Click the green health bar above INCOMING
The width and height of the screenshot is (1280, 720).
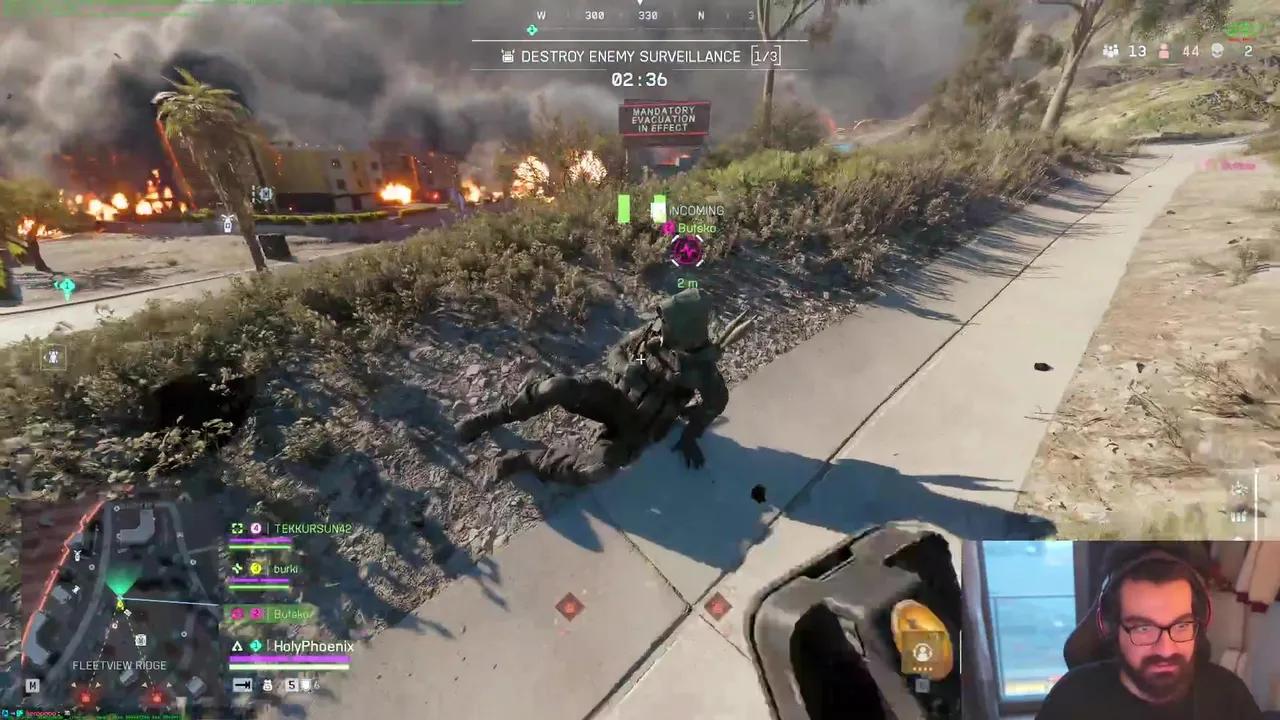pos(624,209)
